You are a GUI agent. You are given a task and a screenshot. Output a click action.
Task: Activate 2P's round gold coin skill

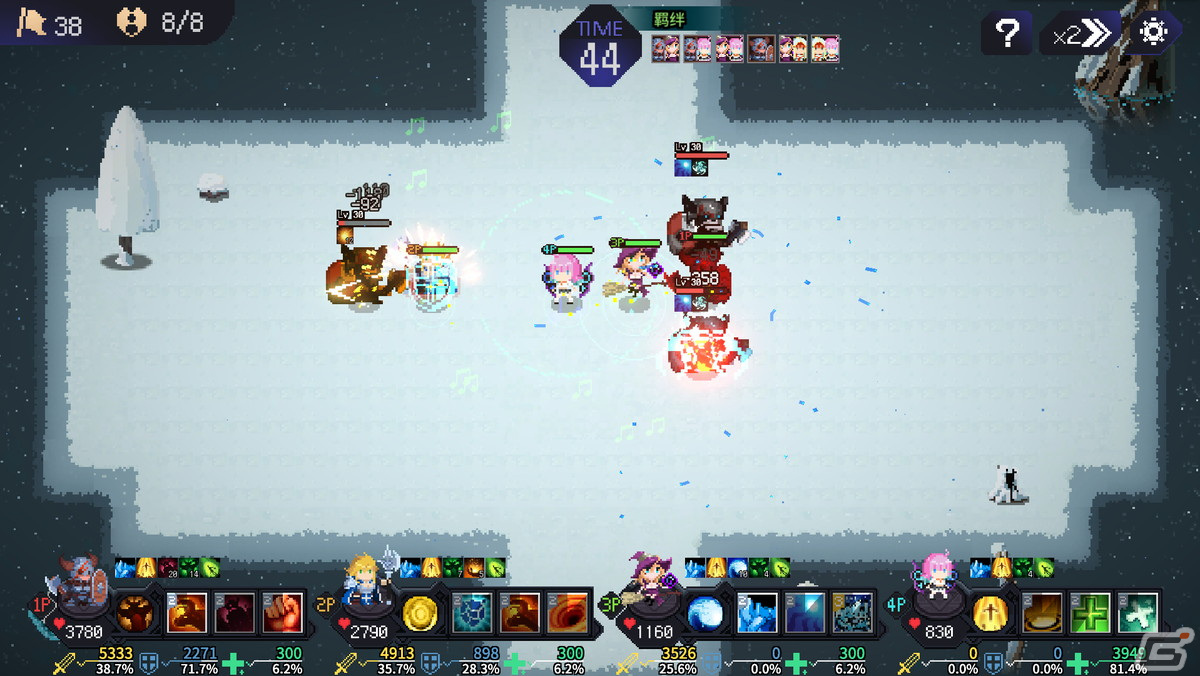pyautogui.click(x=420, y=613)
